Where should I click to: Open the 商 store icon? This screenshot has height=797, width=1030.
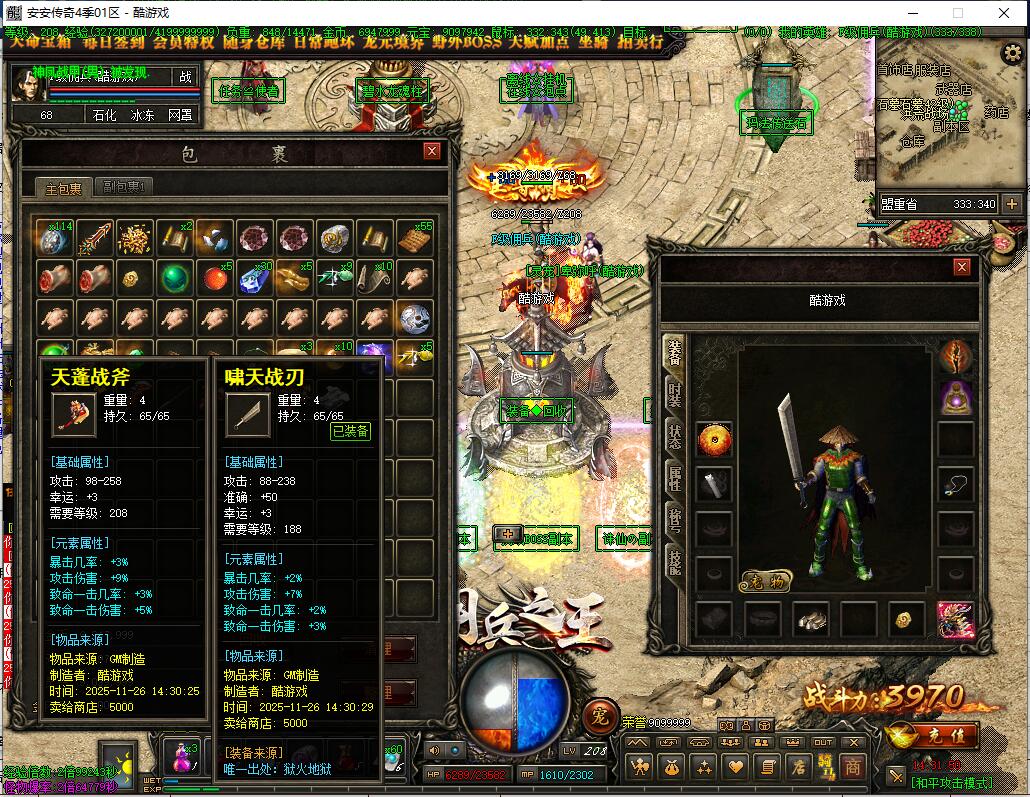[852, 767]
